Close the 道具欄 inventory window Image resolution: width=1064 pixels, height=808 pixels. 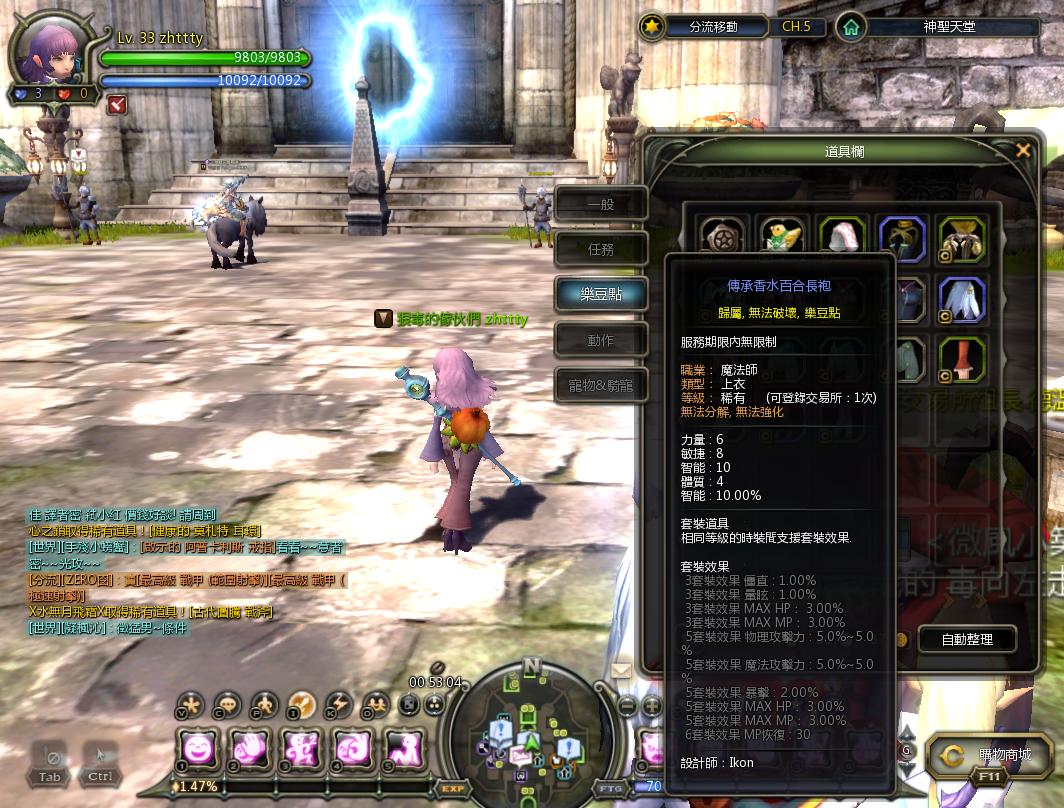point(1022,150)
